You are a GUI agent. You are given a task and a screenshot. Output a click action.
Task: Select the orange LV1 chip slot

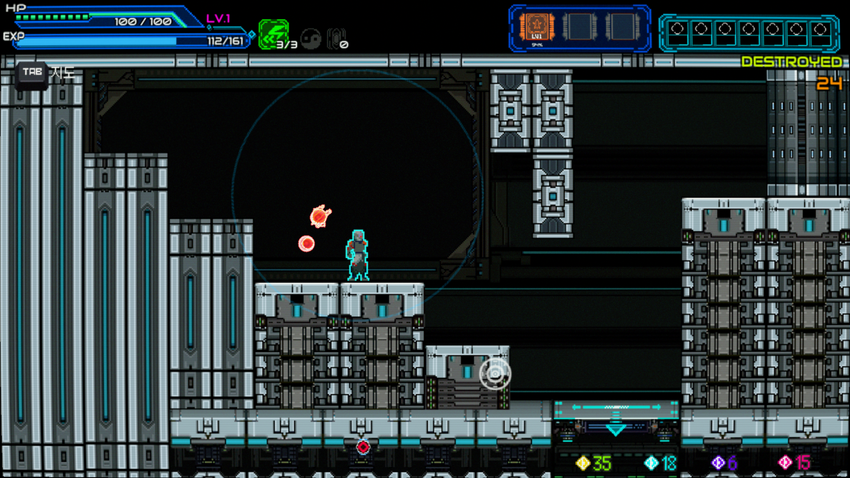[x=537, y=28]
